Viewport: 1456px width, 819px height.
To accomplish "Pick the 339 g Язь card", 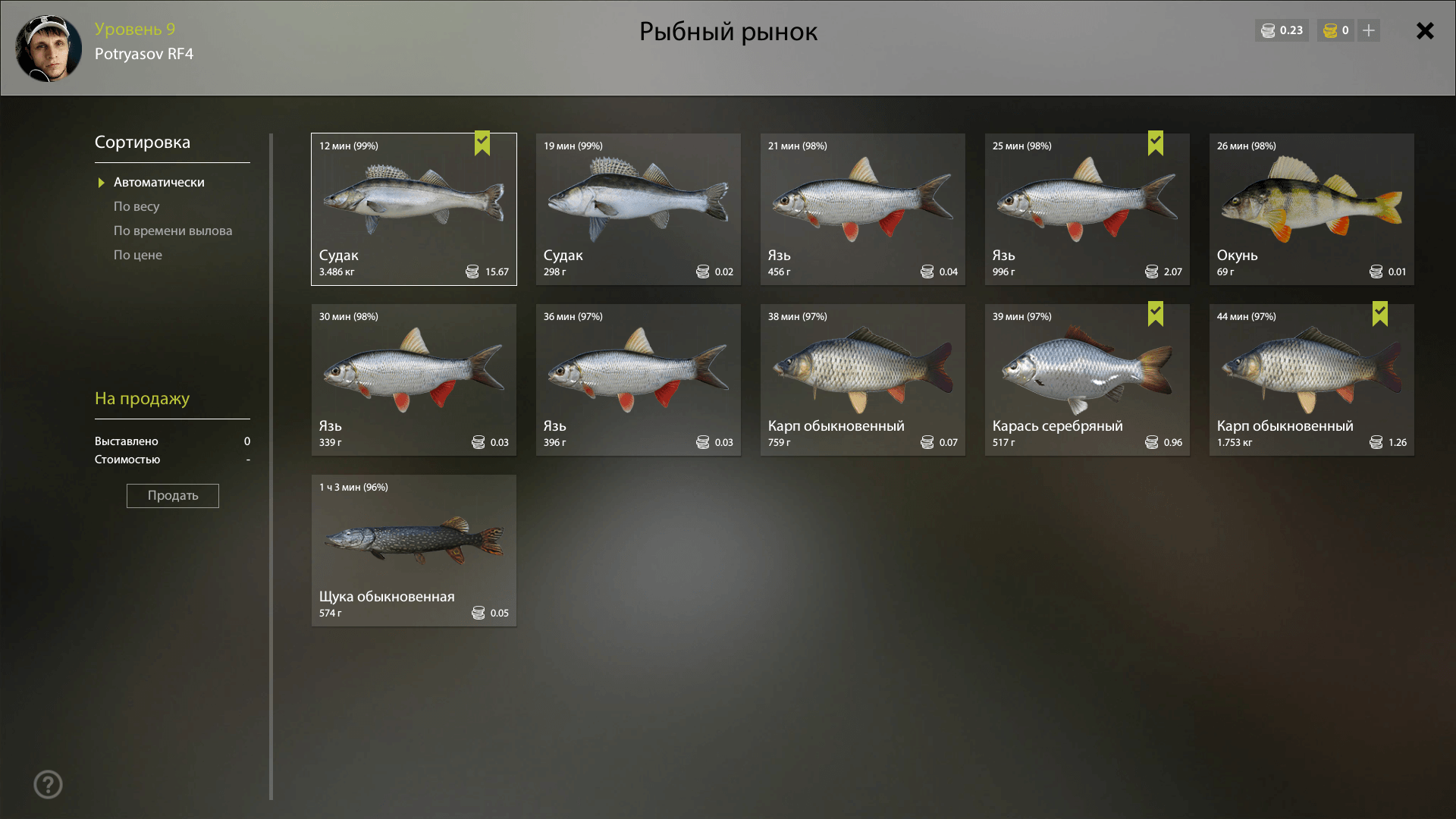I will (414, 380).
